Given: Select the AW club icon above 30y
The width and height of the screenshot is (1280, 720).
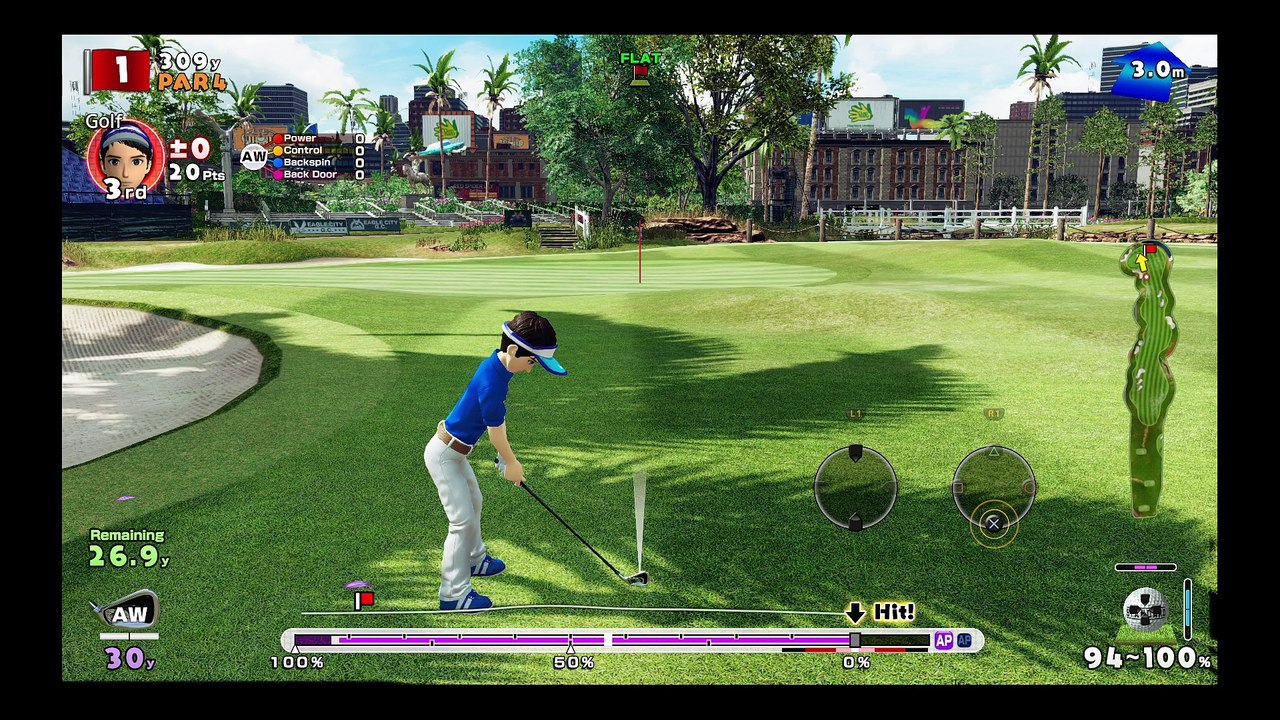Looking at the screenshot, I should pyautogui.click(x=127, y=612).
